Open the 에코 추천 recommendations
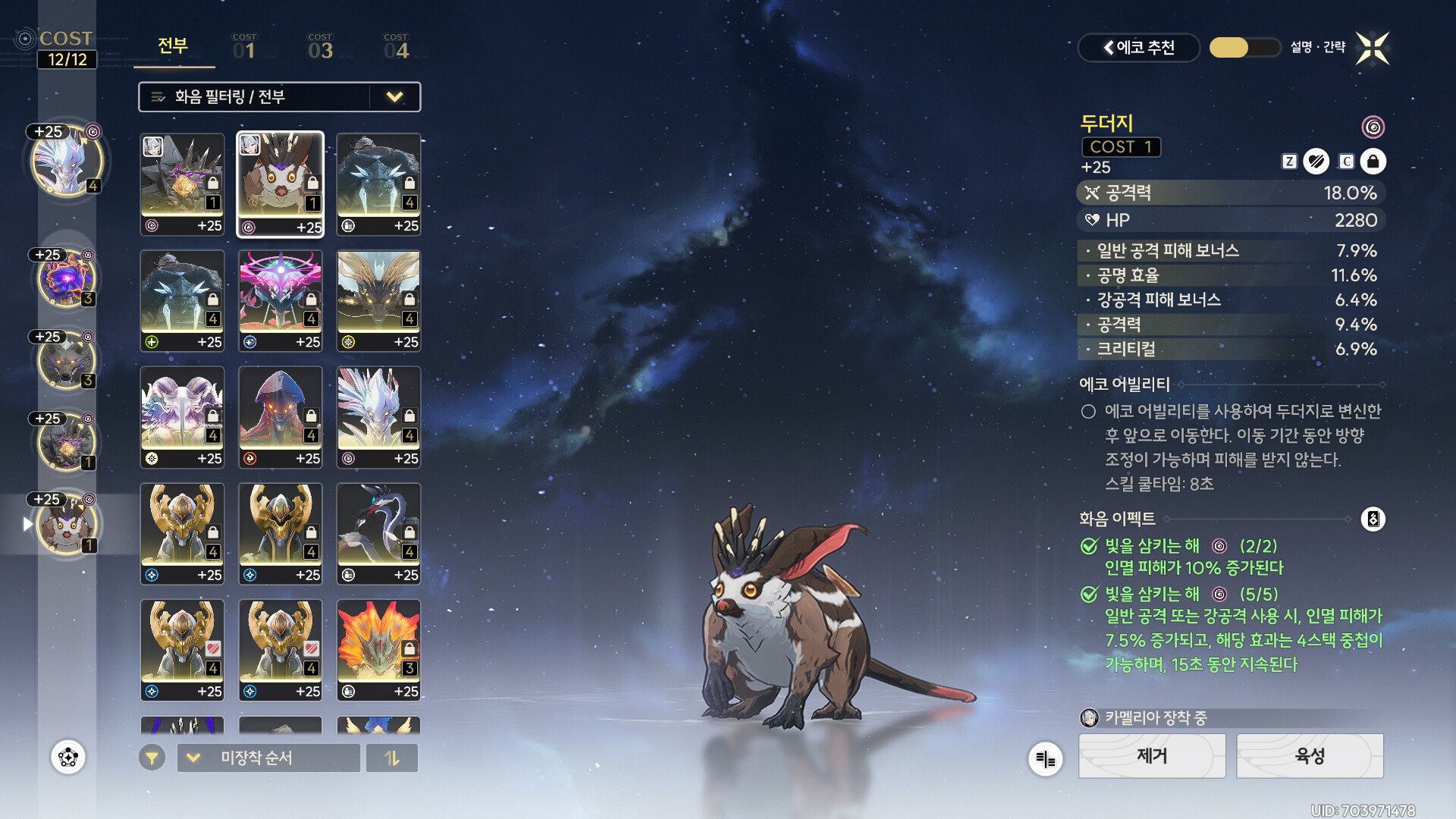Viewport: 1456px width, 819px height. pyautogui.click(x=1138, y=48)
